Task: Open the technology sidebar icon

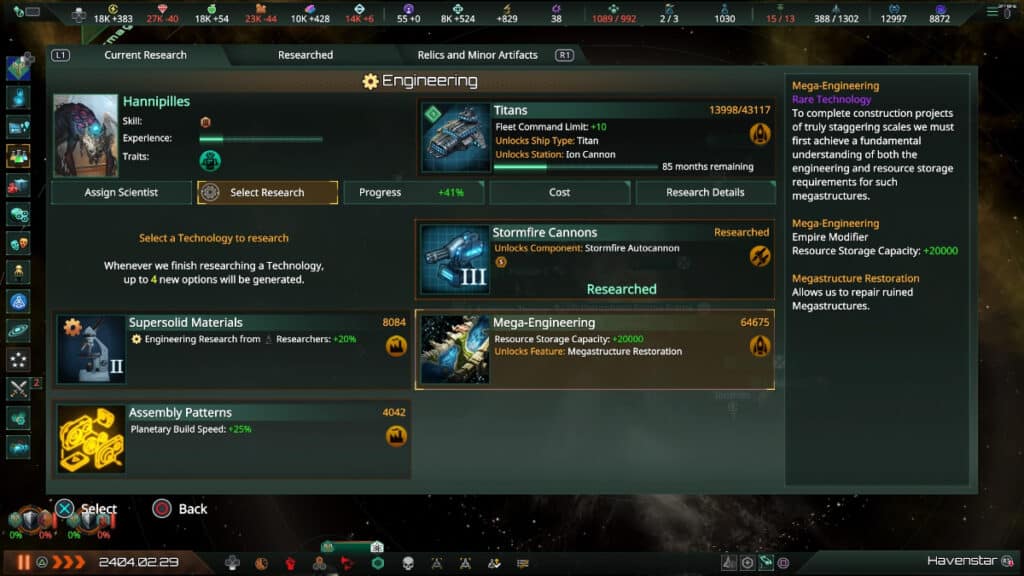Action: coord(18,156)
